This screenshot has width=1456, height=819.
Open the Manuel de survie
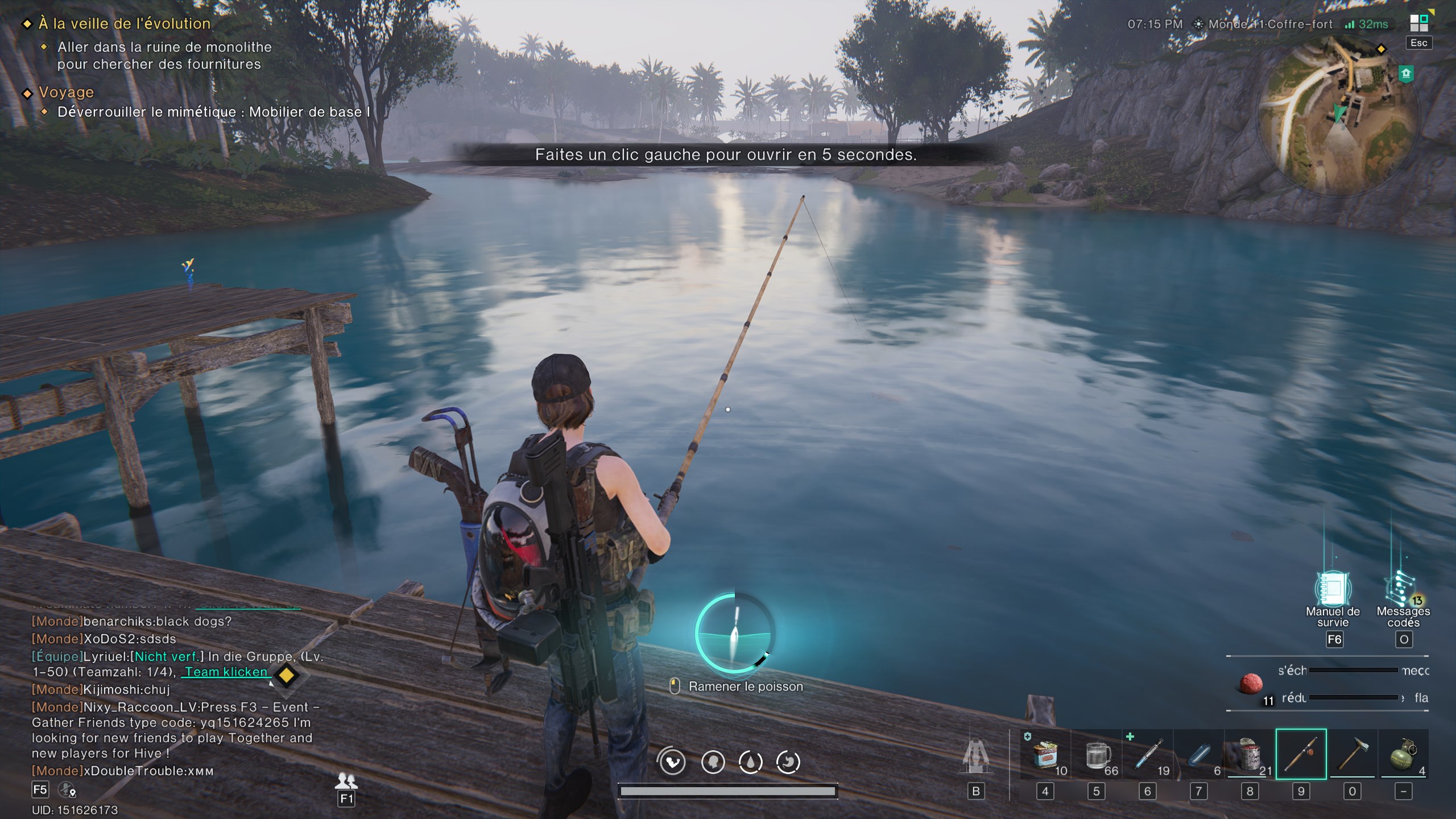(x=1333, y=589)
